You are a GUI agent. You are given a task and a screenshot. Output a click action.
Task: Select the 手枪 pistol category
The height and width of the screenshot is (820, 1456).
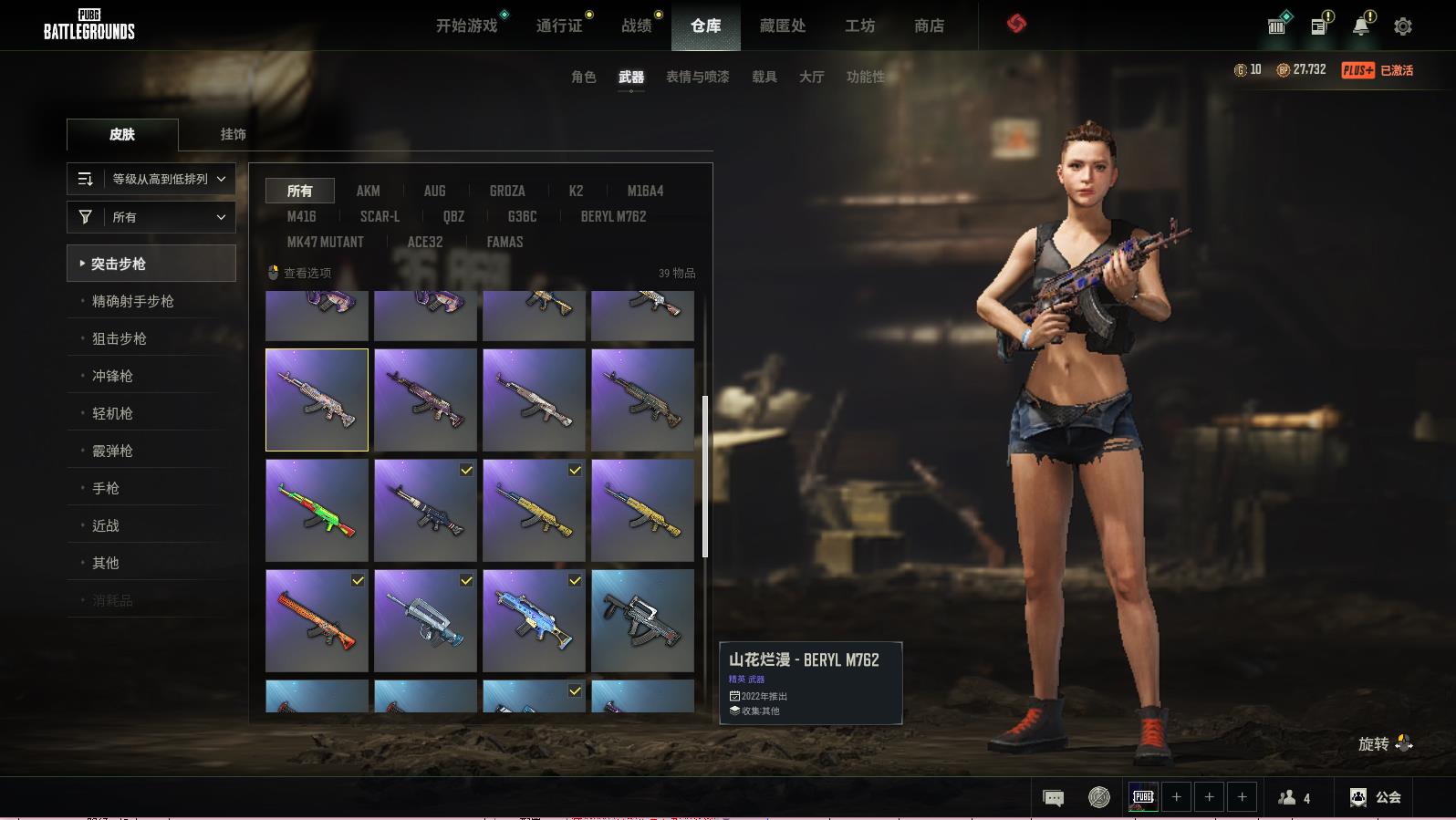tap(106, 488)
